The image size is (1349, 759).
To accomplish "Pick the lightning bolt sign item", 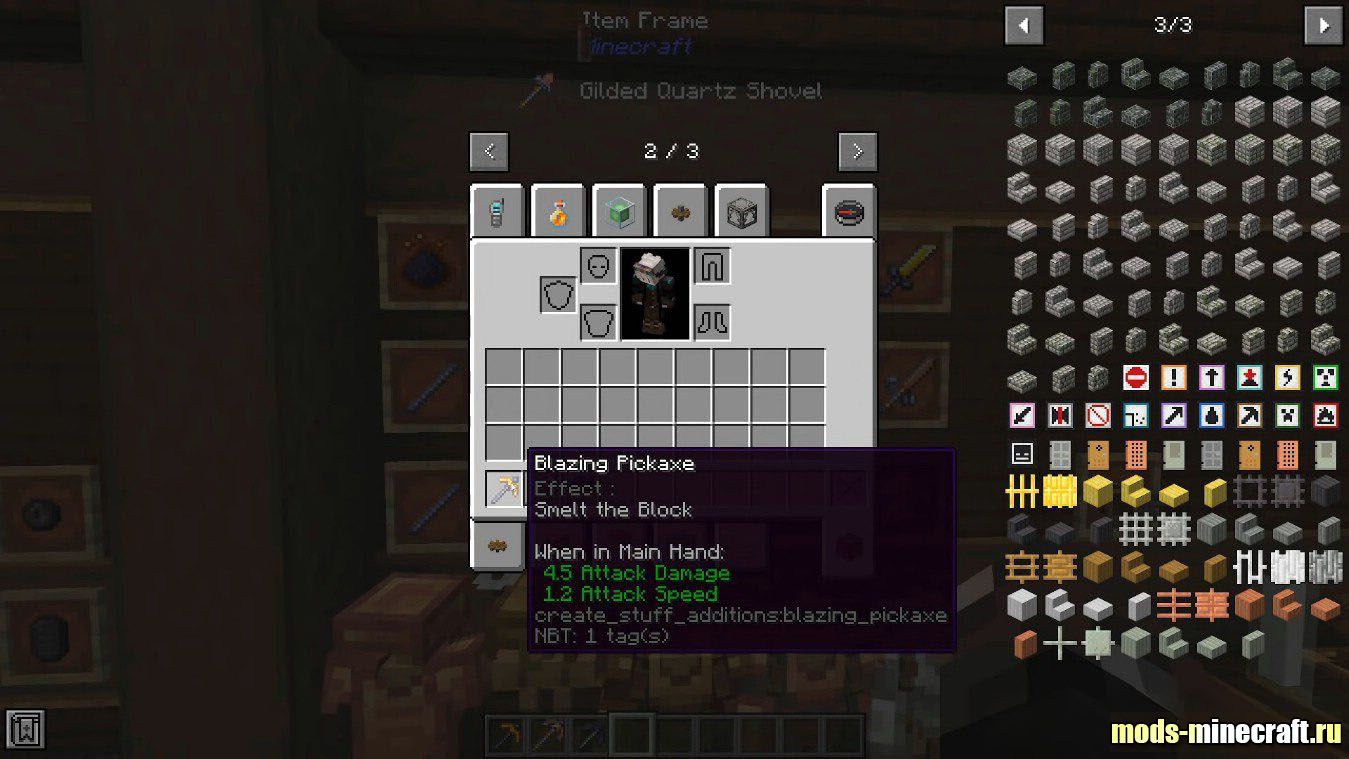I will click(1287, 377).
